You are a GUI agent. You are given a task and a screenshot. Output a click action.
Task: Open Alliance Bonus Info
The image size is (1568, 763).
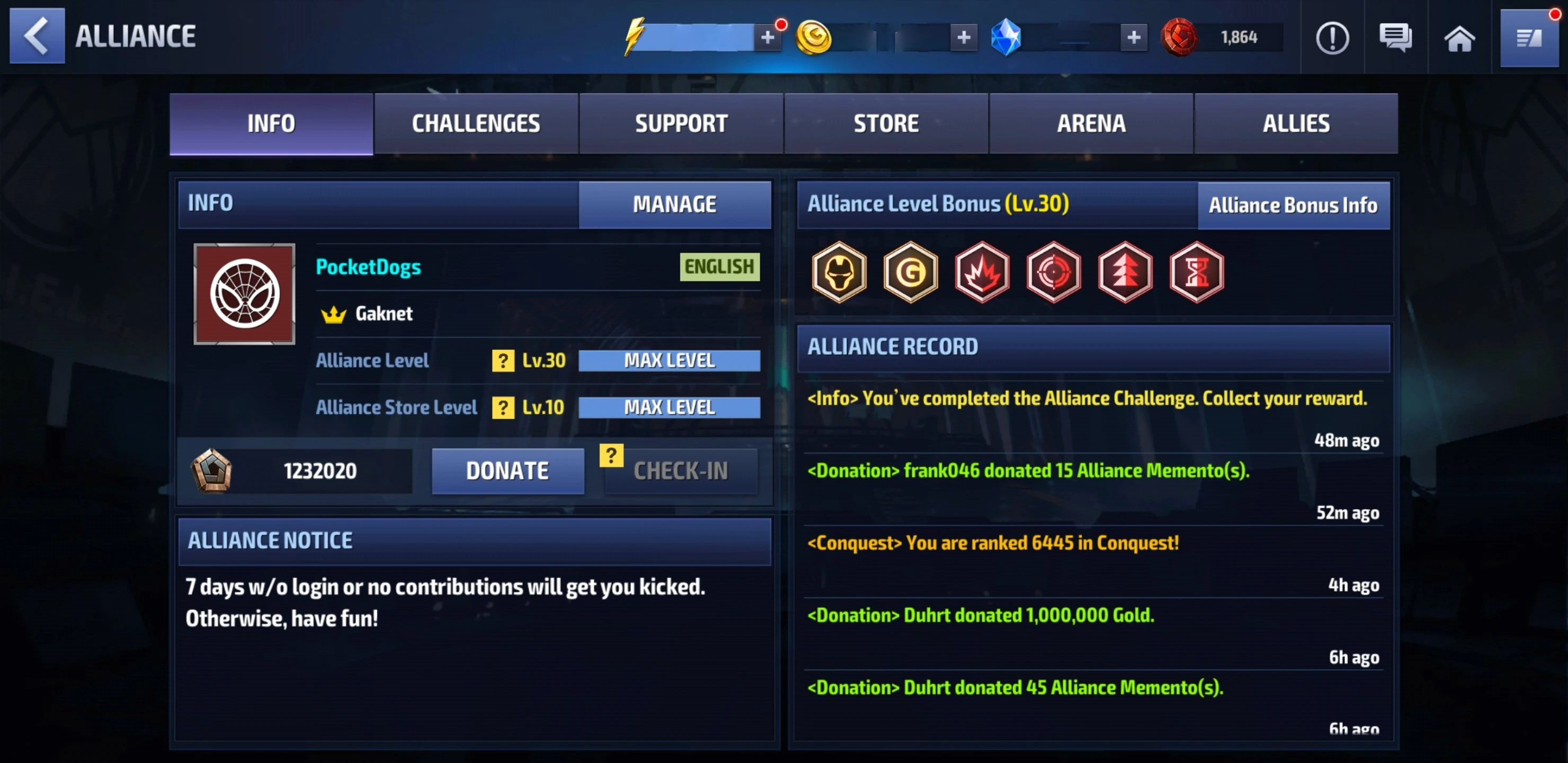tap(1293, 205)
